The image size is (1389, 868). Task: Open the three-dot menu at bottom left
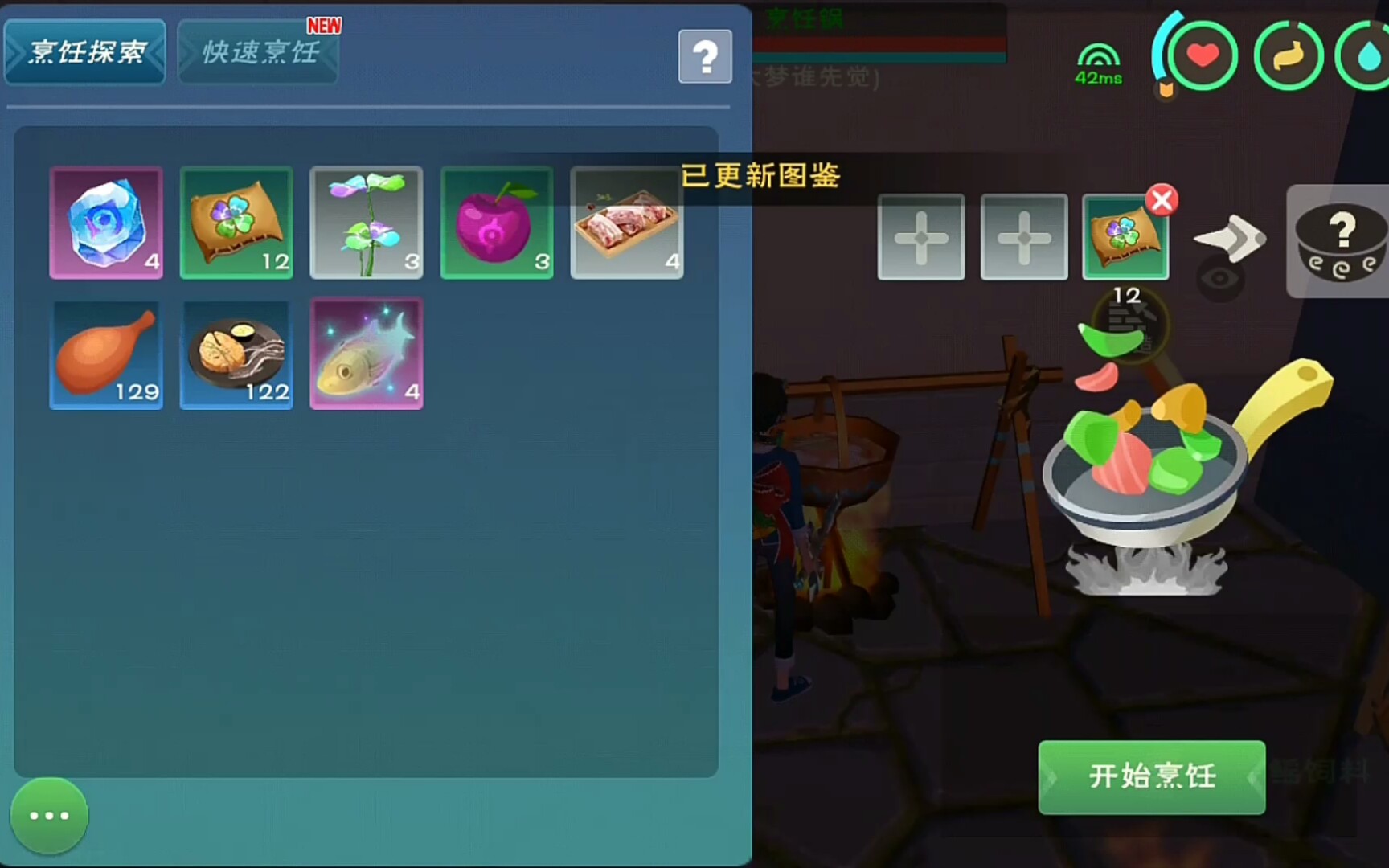[48, 815]
